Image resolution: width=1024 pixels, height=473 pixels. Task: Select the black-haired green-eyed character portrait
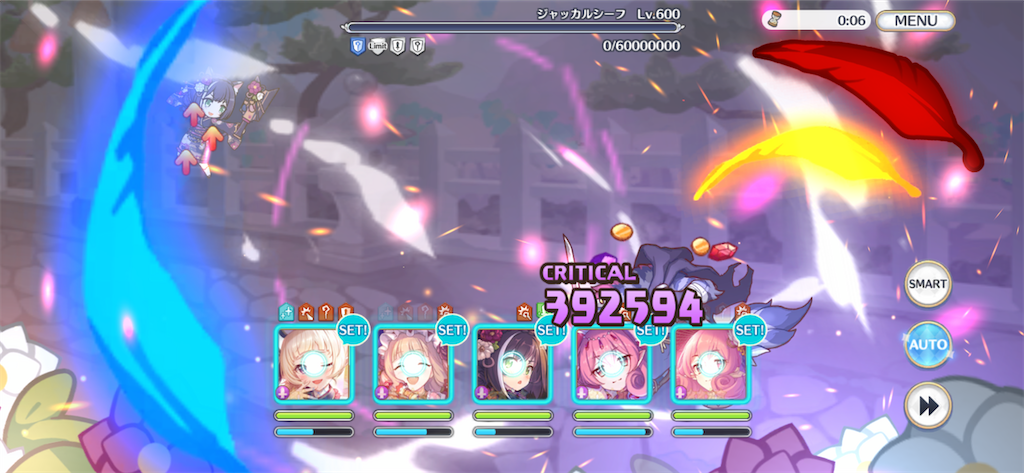pyautogui.click(x=511, y=364)
